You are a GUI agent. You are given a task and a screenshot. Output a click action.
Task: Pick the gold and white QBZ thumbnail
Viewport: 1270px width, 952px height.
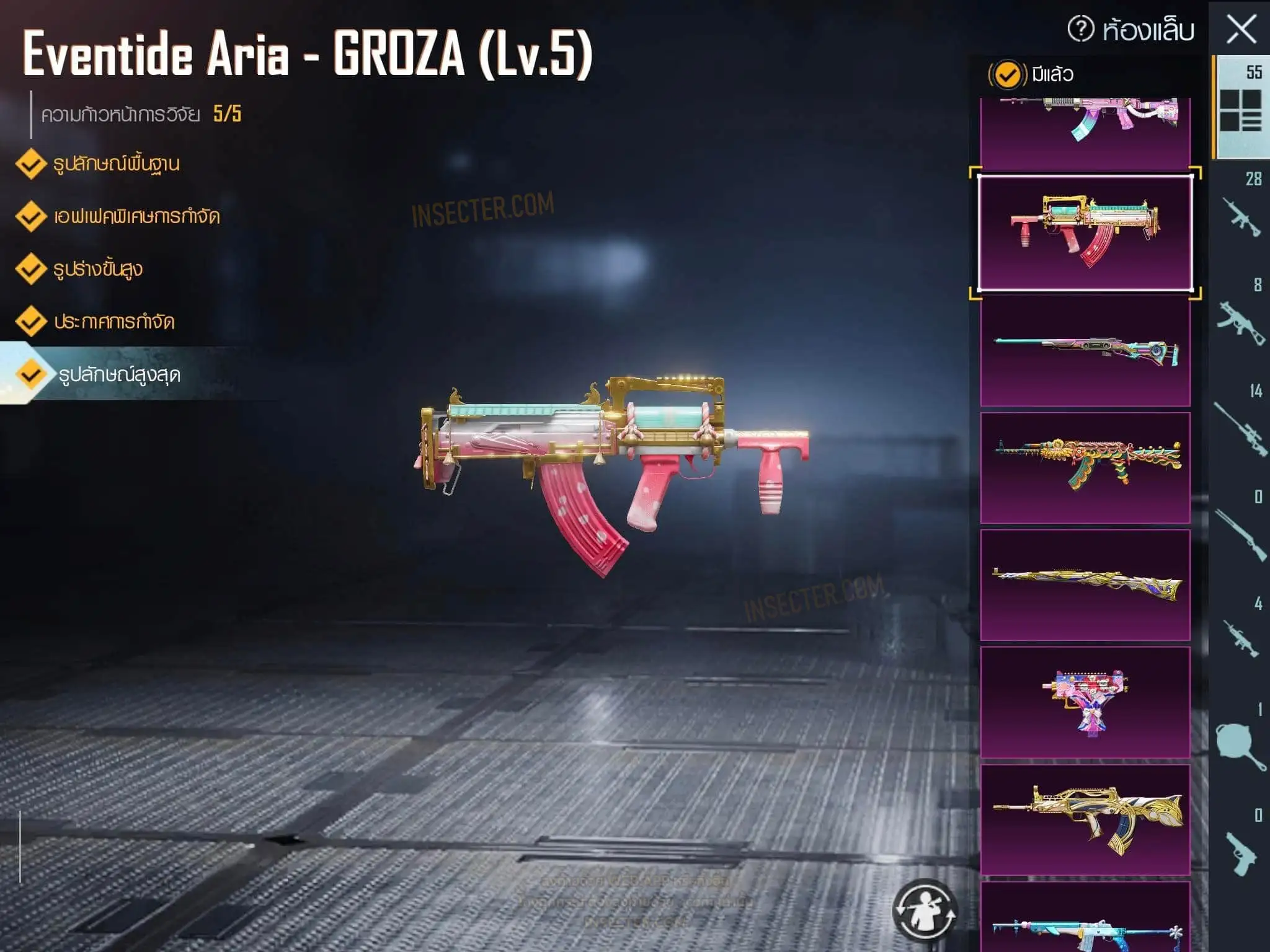[x=1085, y=819]
